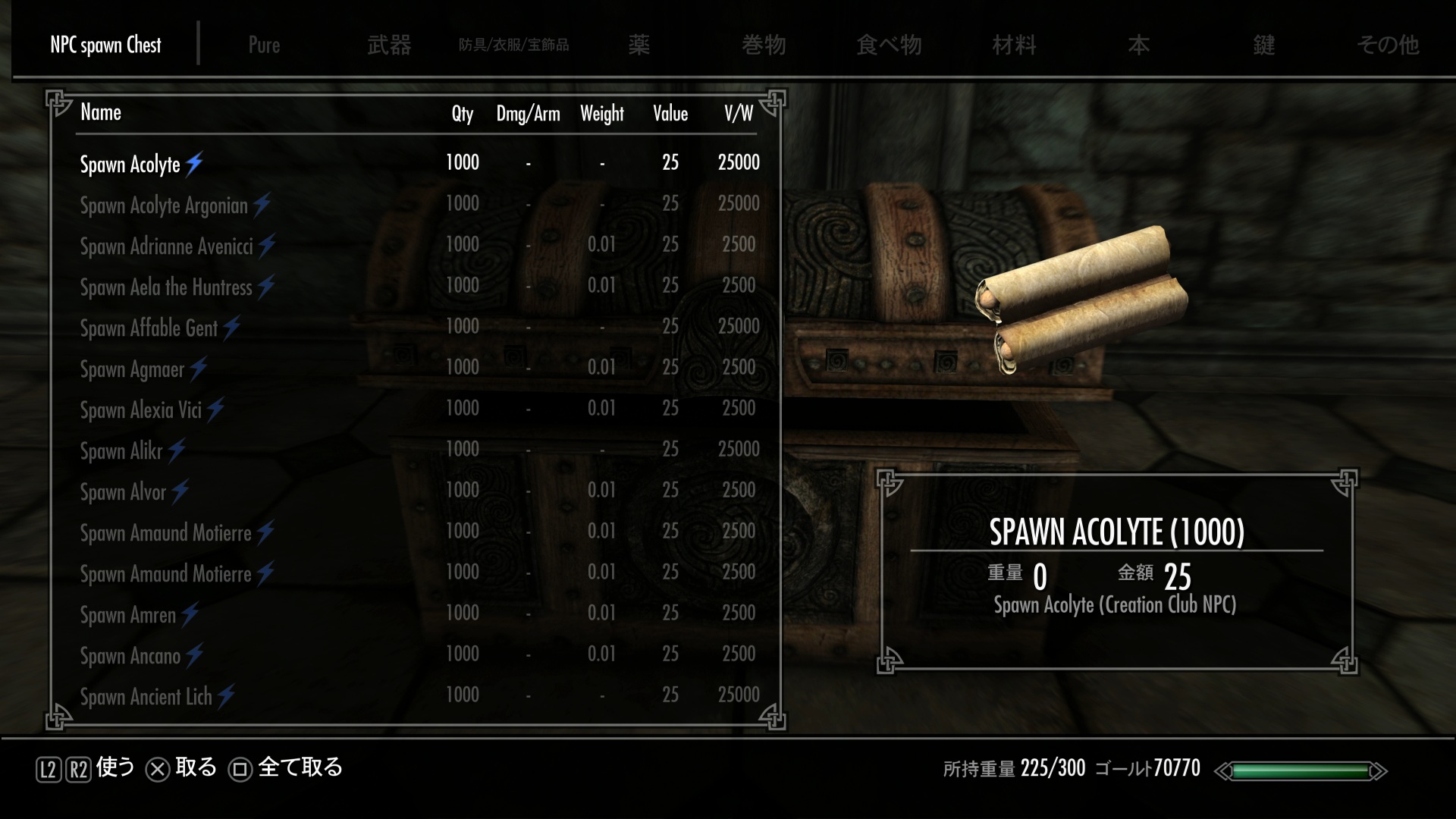Select Spawn Aela the Huntress scroll
1456x819 pixels.
(x=166, y=287)
